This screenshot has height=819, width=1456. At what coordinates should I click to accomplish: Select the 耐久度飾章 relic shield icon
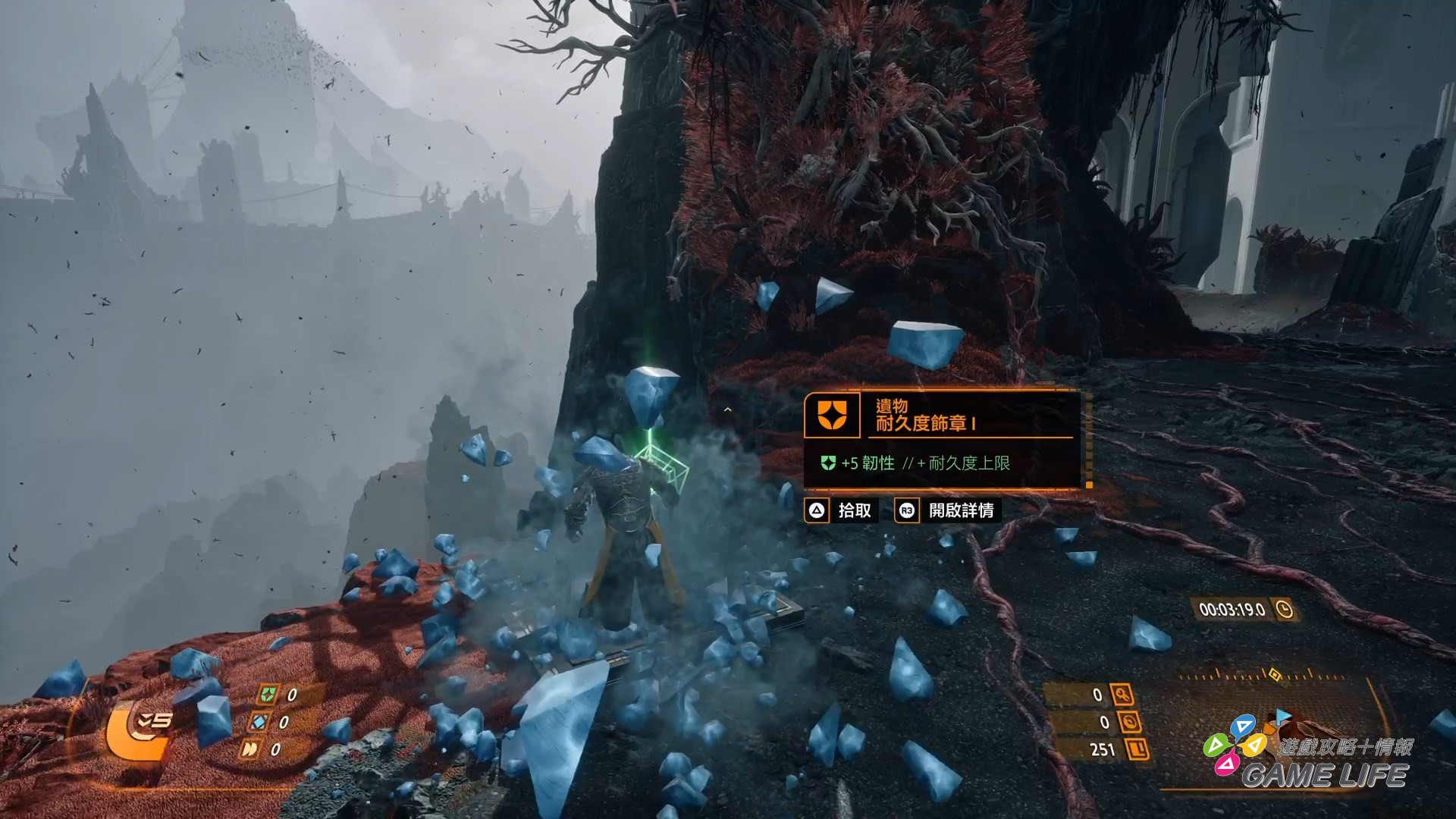tap(831, 415)
